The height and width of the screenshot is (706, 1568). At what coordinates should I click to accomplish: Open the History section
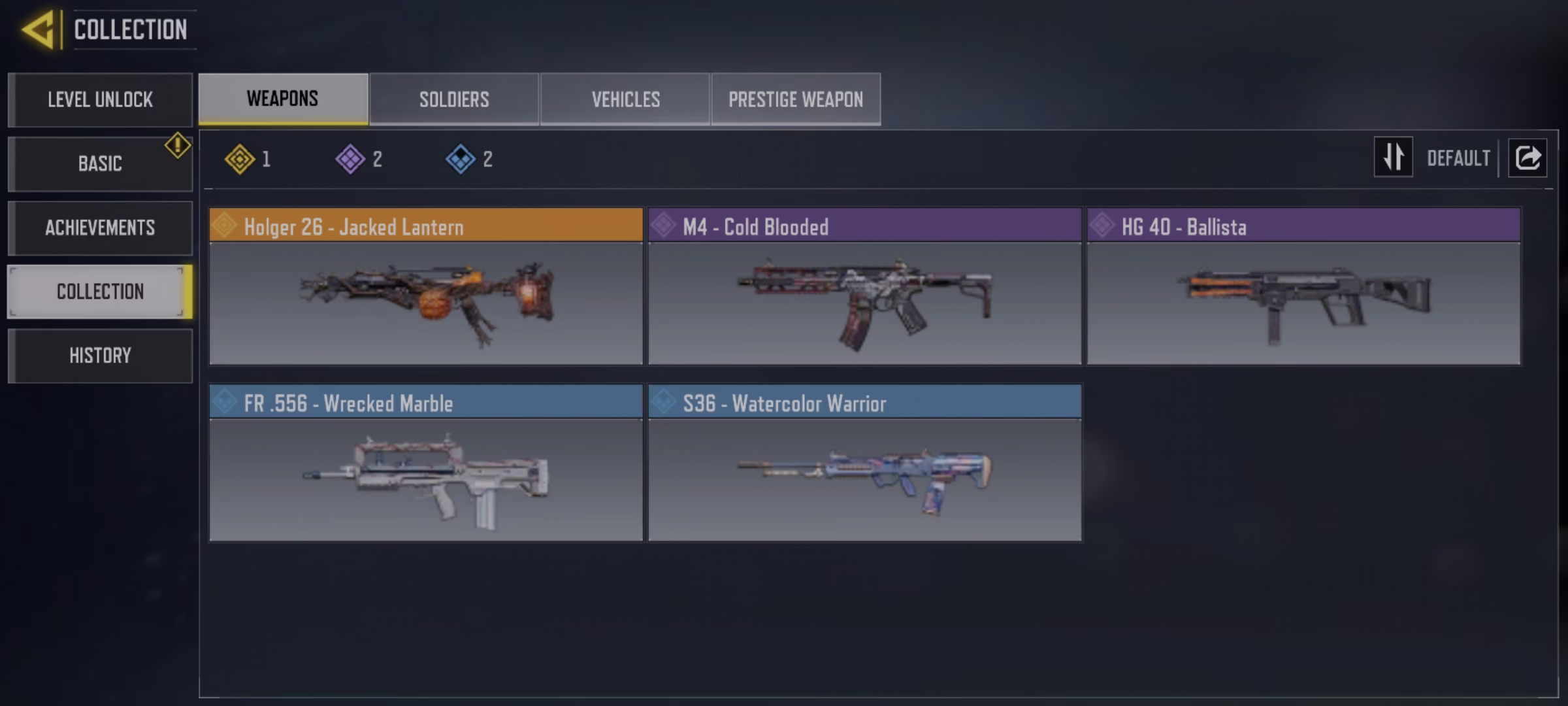100,356
